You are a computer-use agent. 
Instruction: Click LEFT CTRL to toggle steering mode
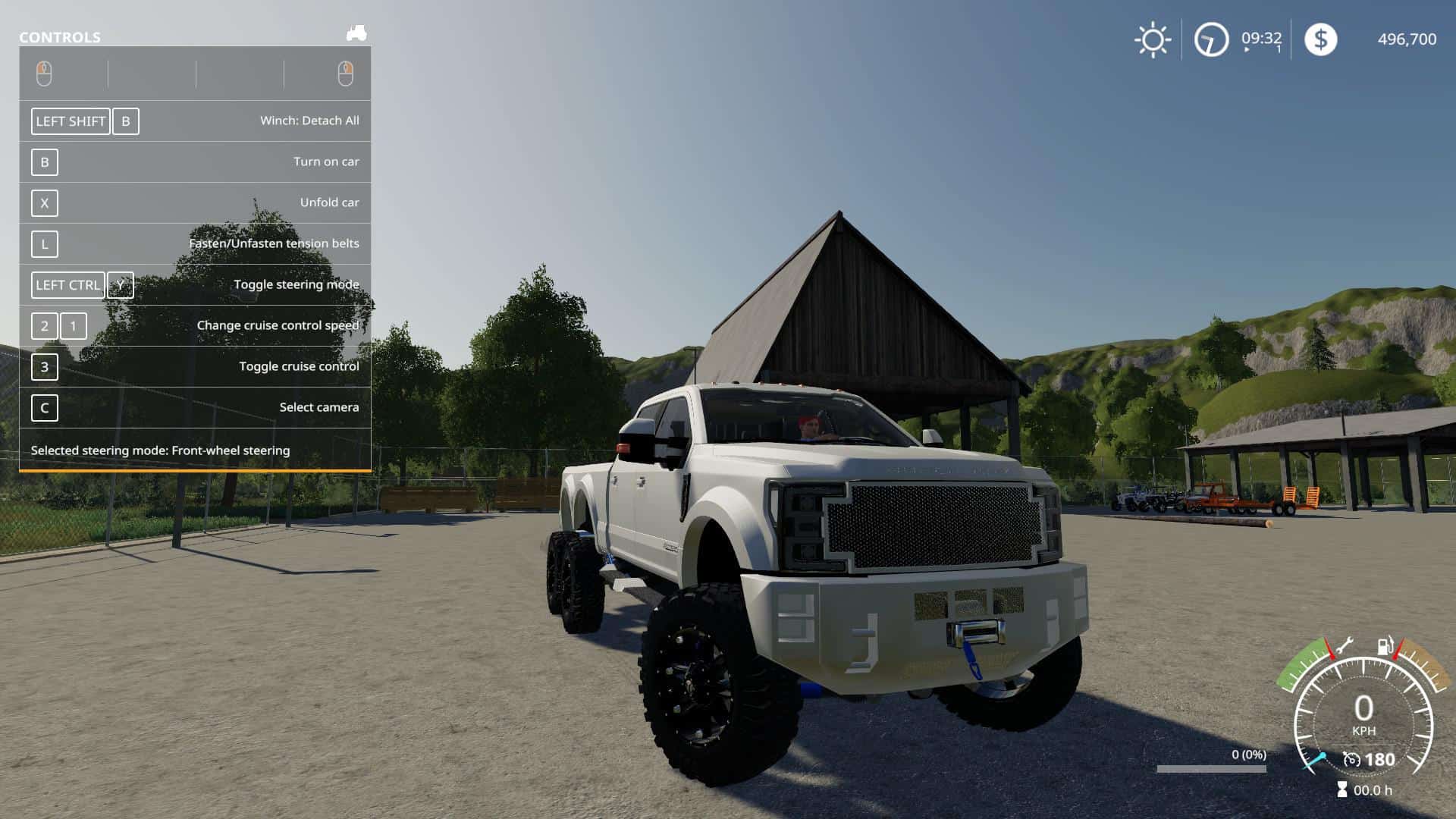(x=67, y=284)
